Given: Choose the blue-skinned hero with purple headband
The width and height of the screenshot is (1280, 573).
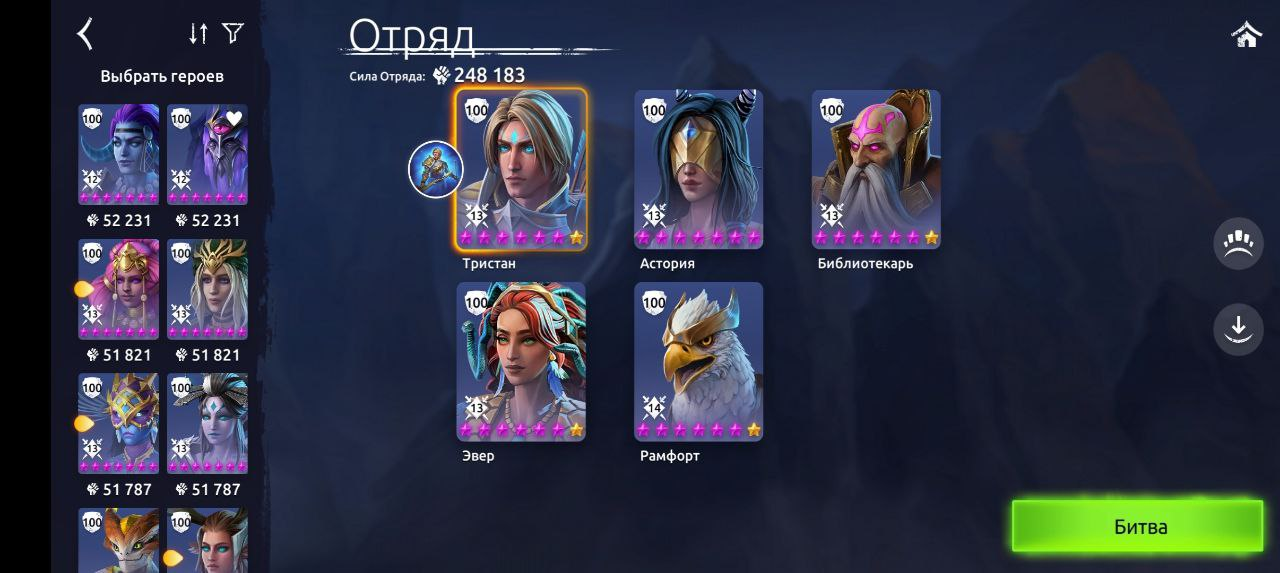Looking at the screenshot, I should (118, 155).
